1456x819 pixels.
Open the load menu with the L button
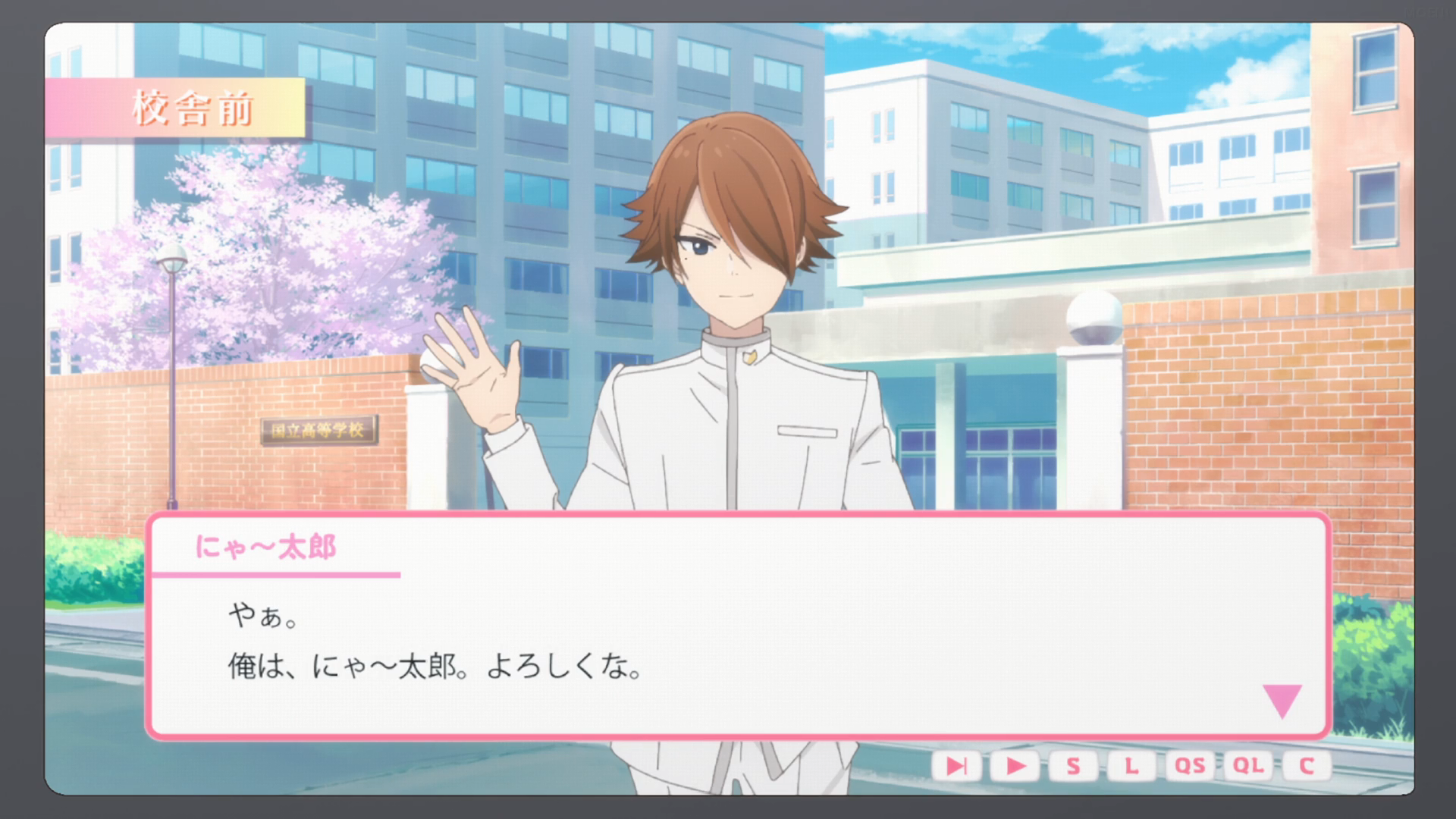pos(1131,766)
